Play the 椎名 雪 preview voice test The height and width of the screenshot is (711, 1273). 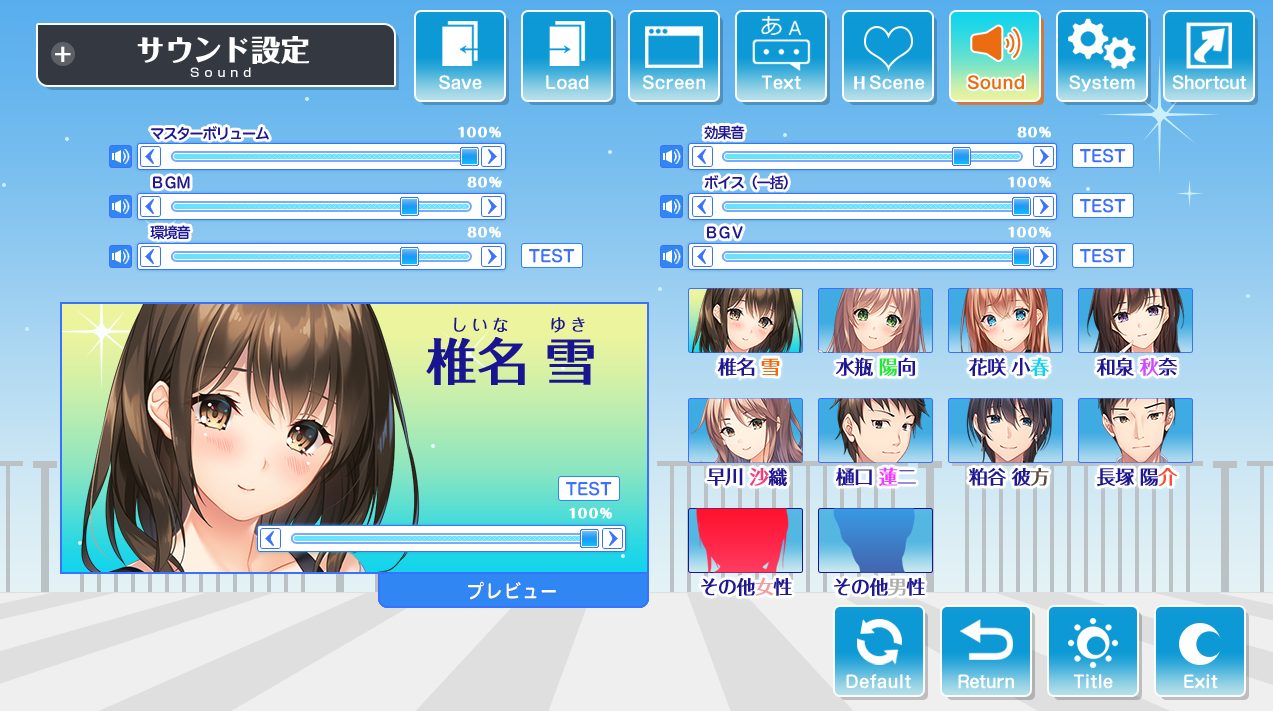[588, 489]
